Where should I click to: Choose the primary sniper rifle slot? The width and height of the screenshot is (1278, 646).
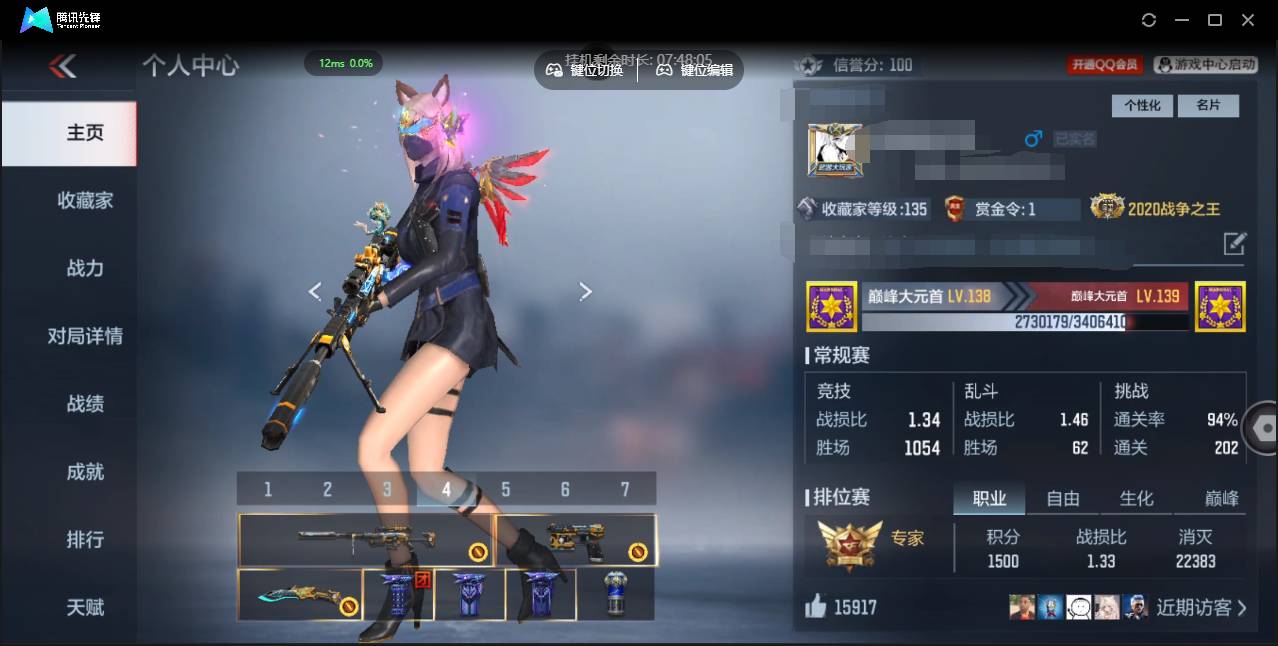[366, 540]
